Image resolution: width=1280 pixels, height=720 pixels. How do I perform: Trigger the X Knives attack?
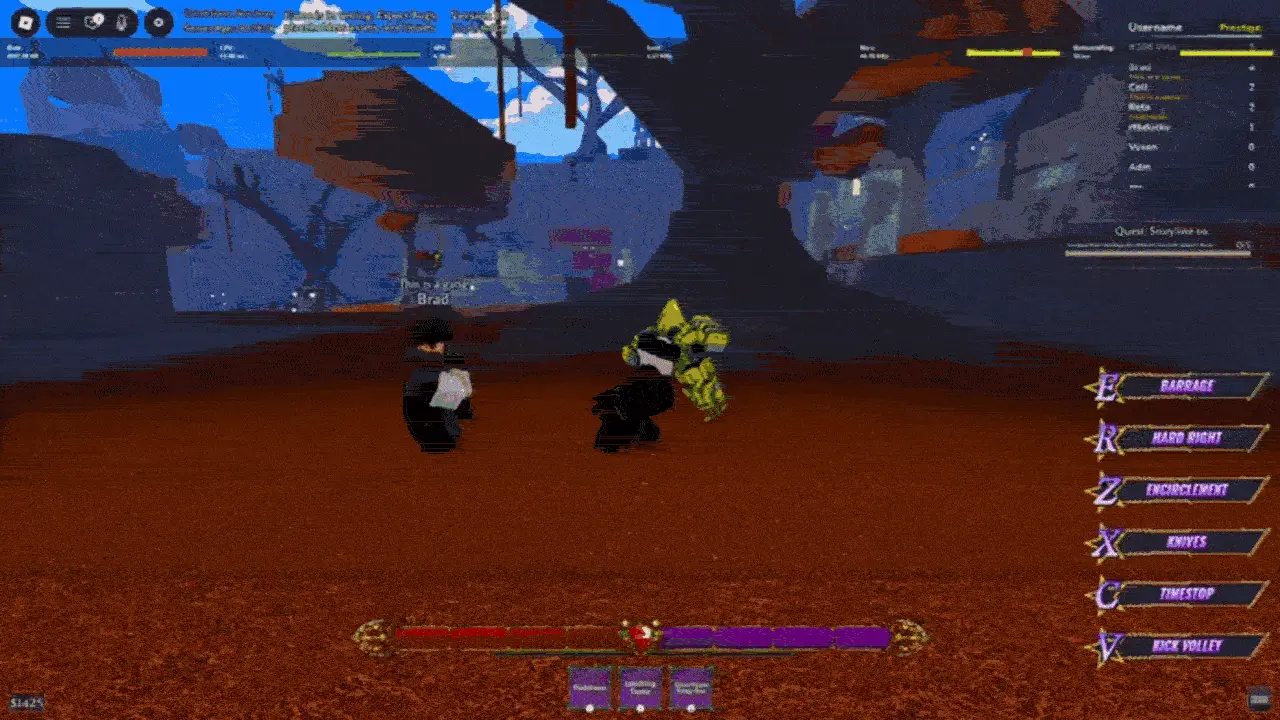1190,542
